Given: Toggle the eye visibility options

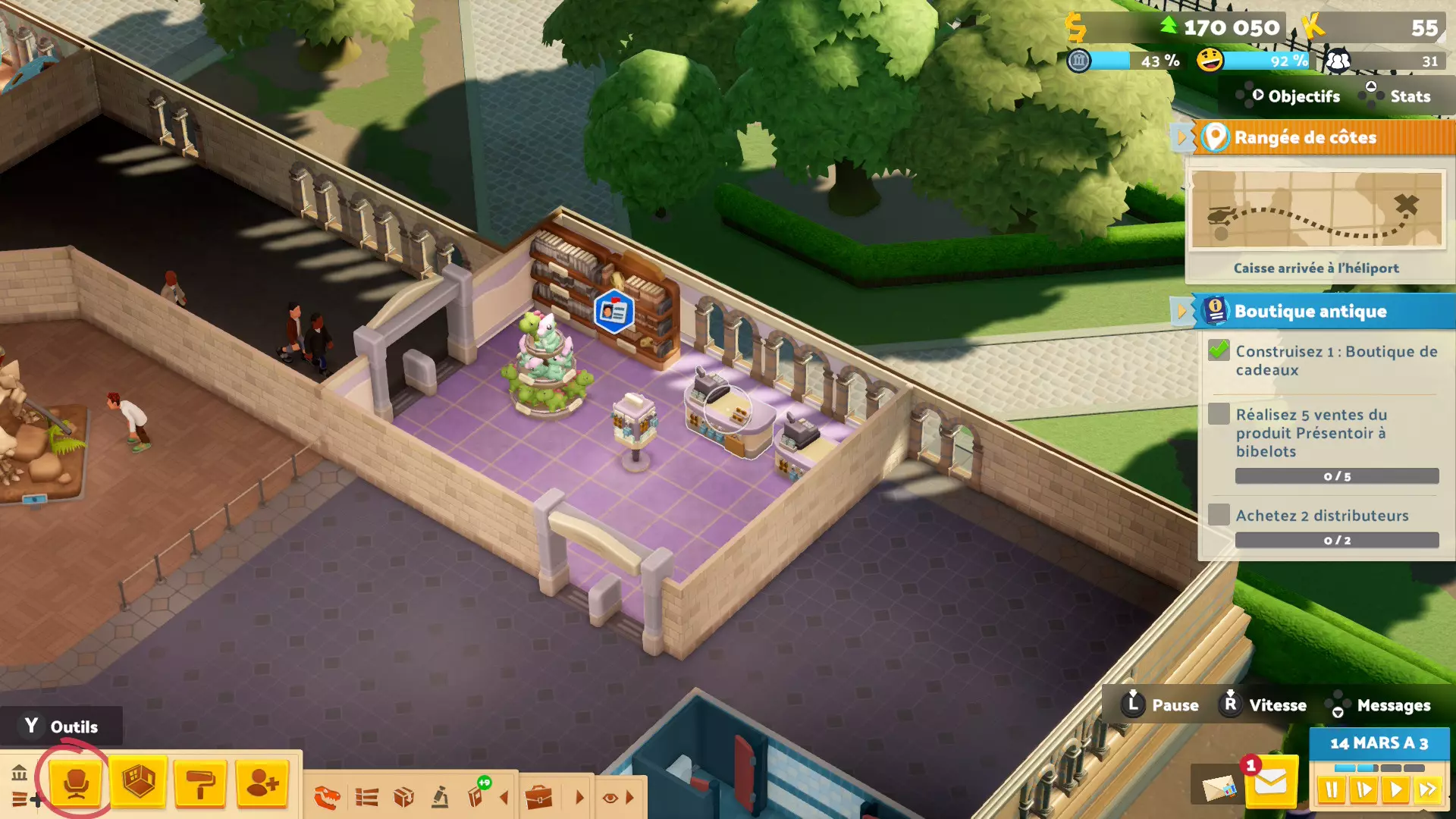Looking at the screenshot, I should click(x=610, y=798).
